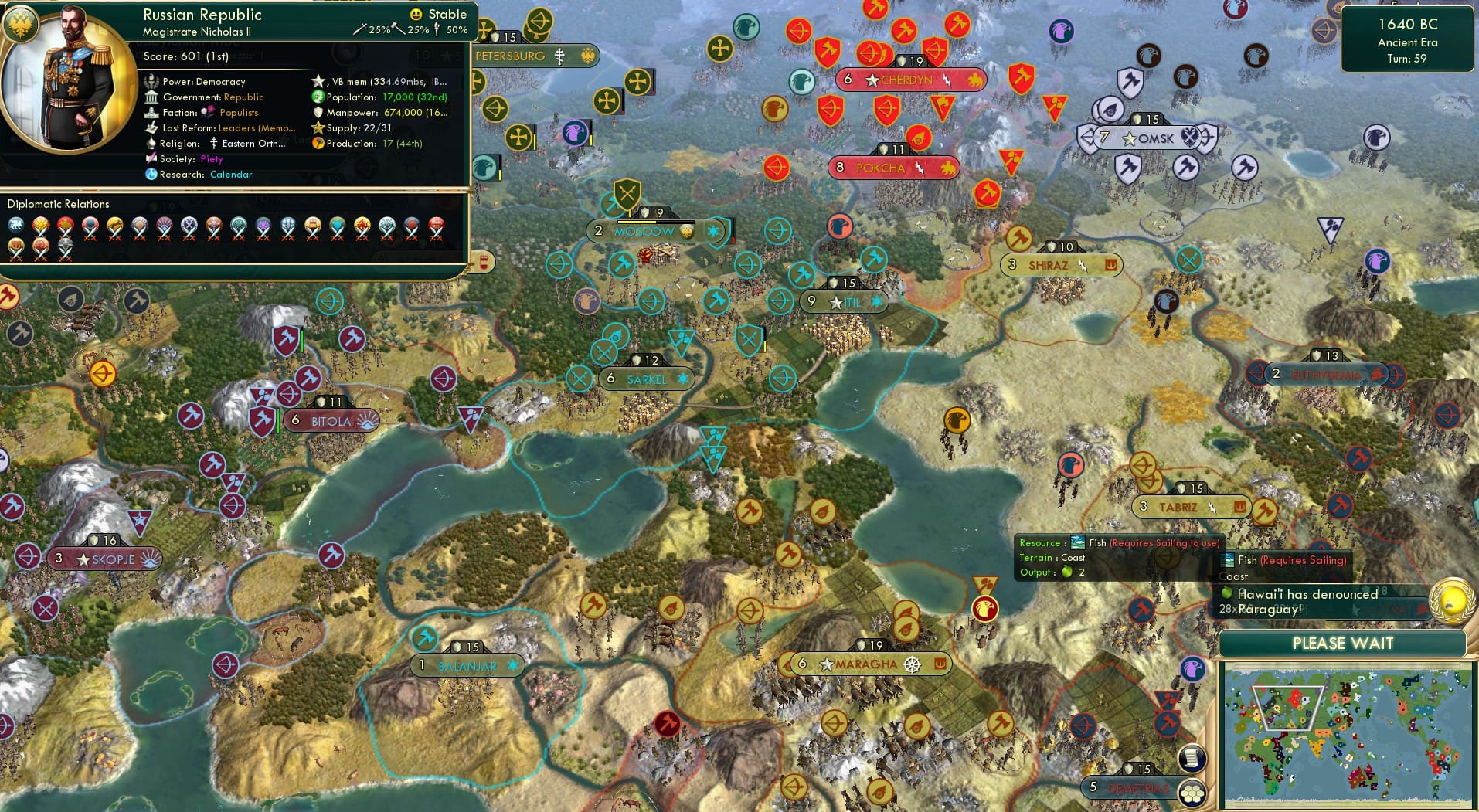Click the capital star icon on Itil's banner
Viewport: 1479px width, 812px height.
tap(835, 303)
